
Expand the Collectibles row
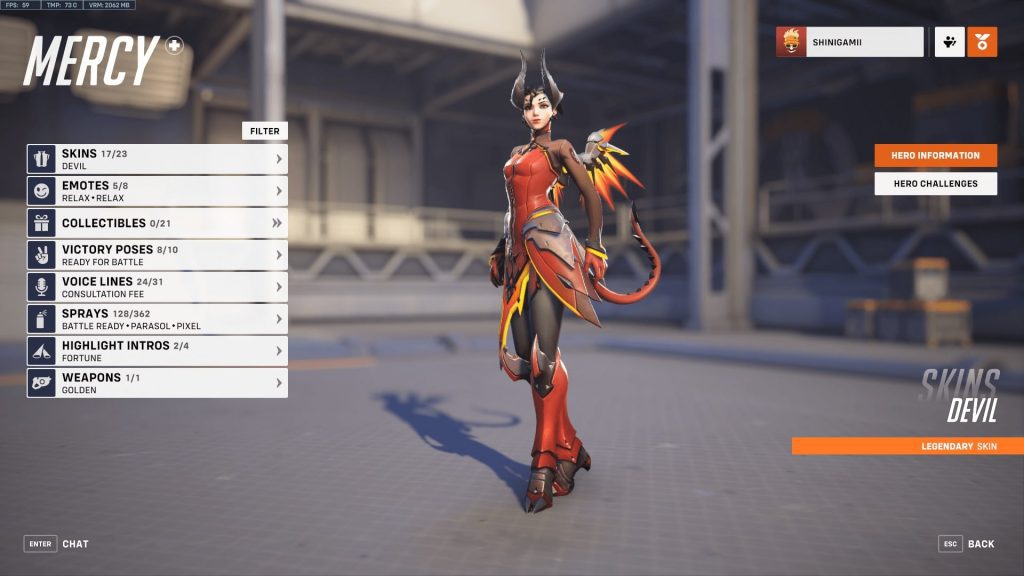point(157,223)
